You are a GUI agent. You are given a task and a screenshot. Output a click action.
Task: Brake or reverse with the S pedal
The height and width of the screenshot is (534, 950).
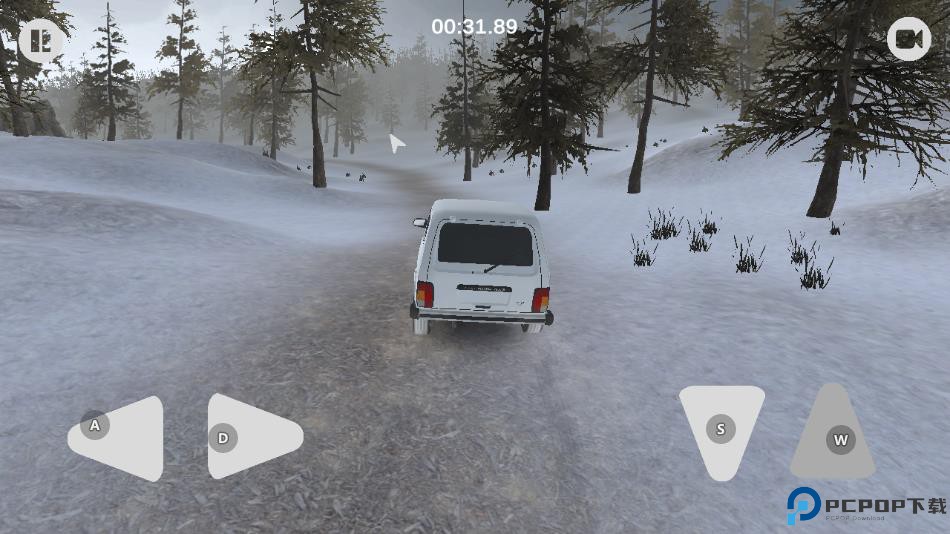click(x=721, y=429)
